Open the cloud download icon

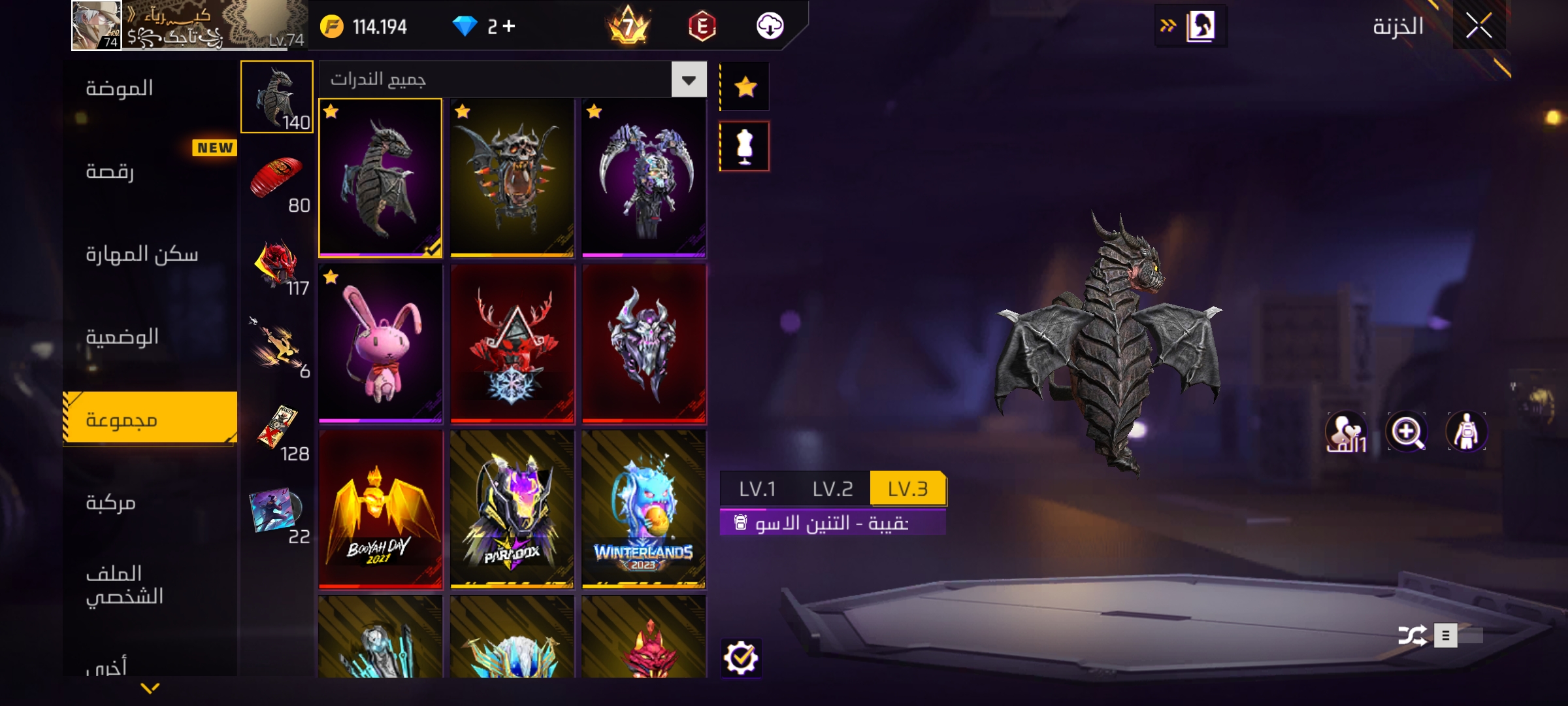click(770, 26)
